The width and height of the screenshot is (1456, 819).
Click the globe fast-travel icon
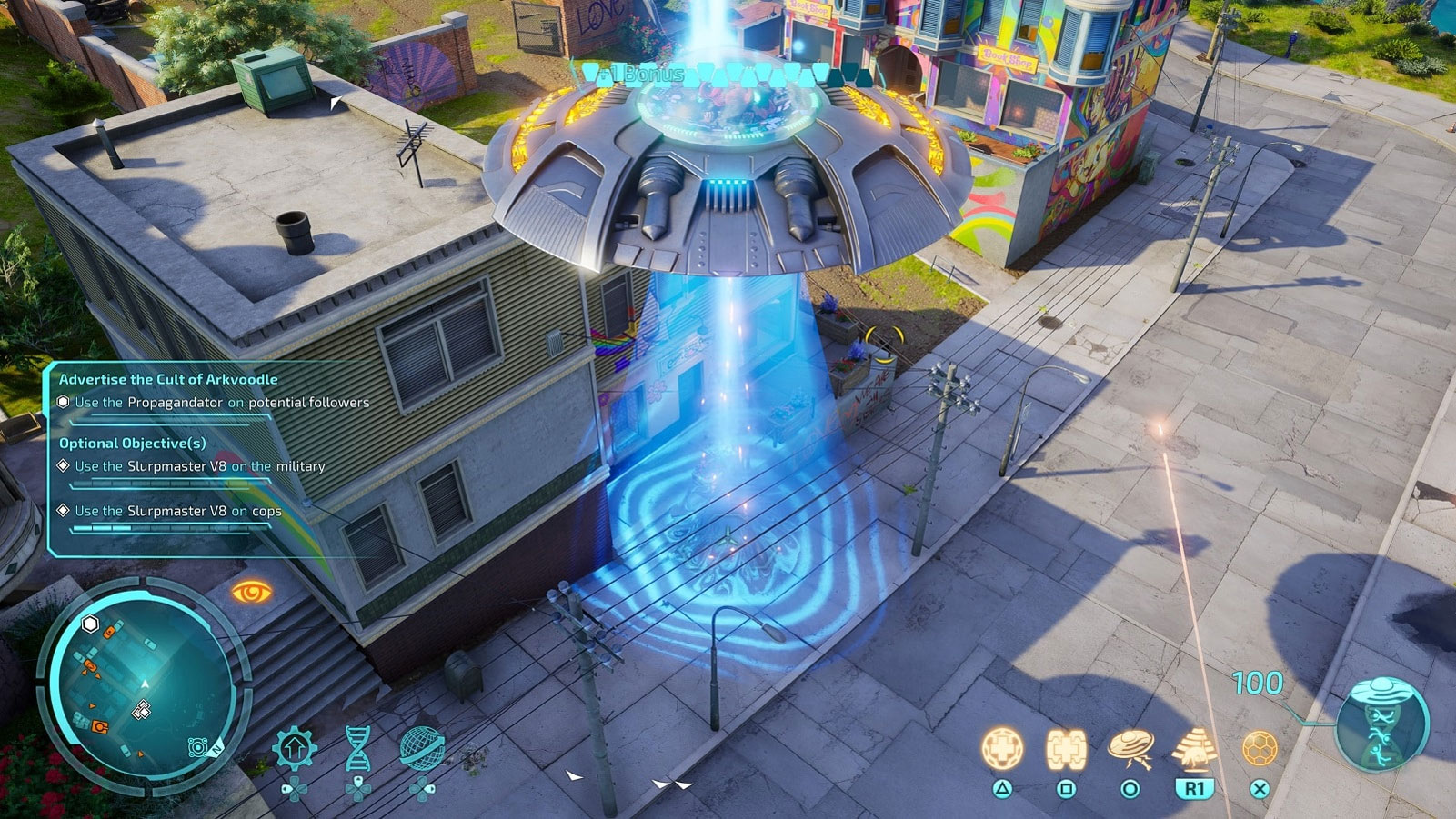pyautogui.click(x=420, y=747)
